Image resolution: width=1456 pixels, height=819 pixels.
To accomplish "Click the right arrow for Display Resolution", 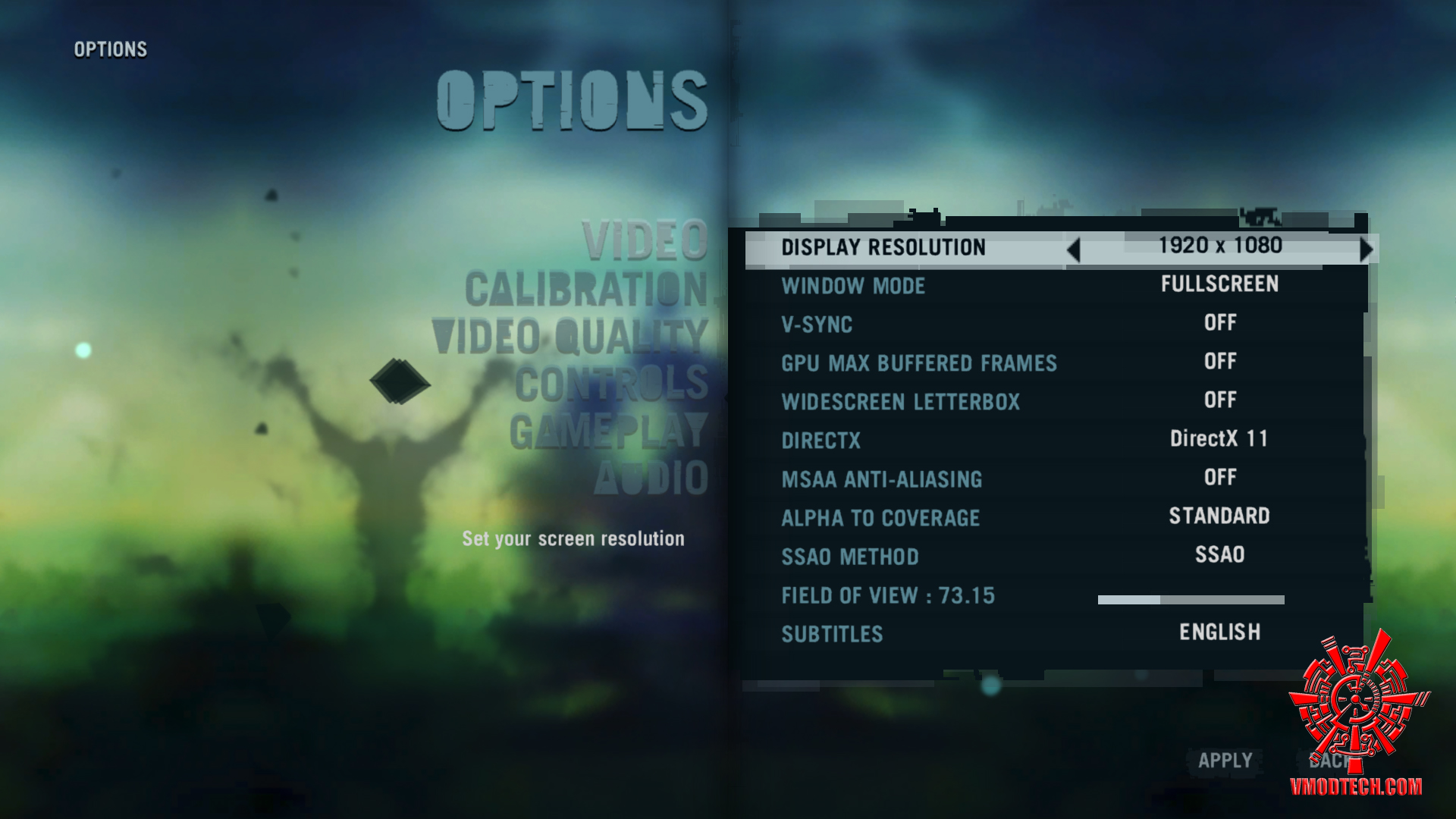I will tap(1367, 249).
